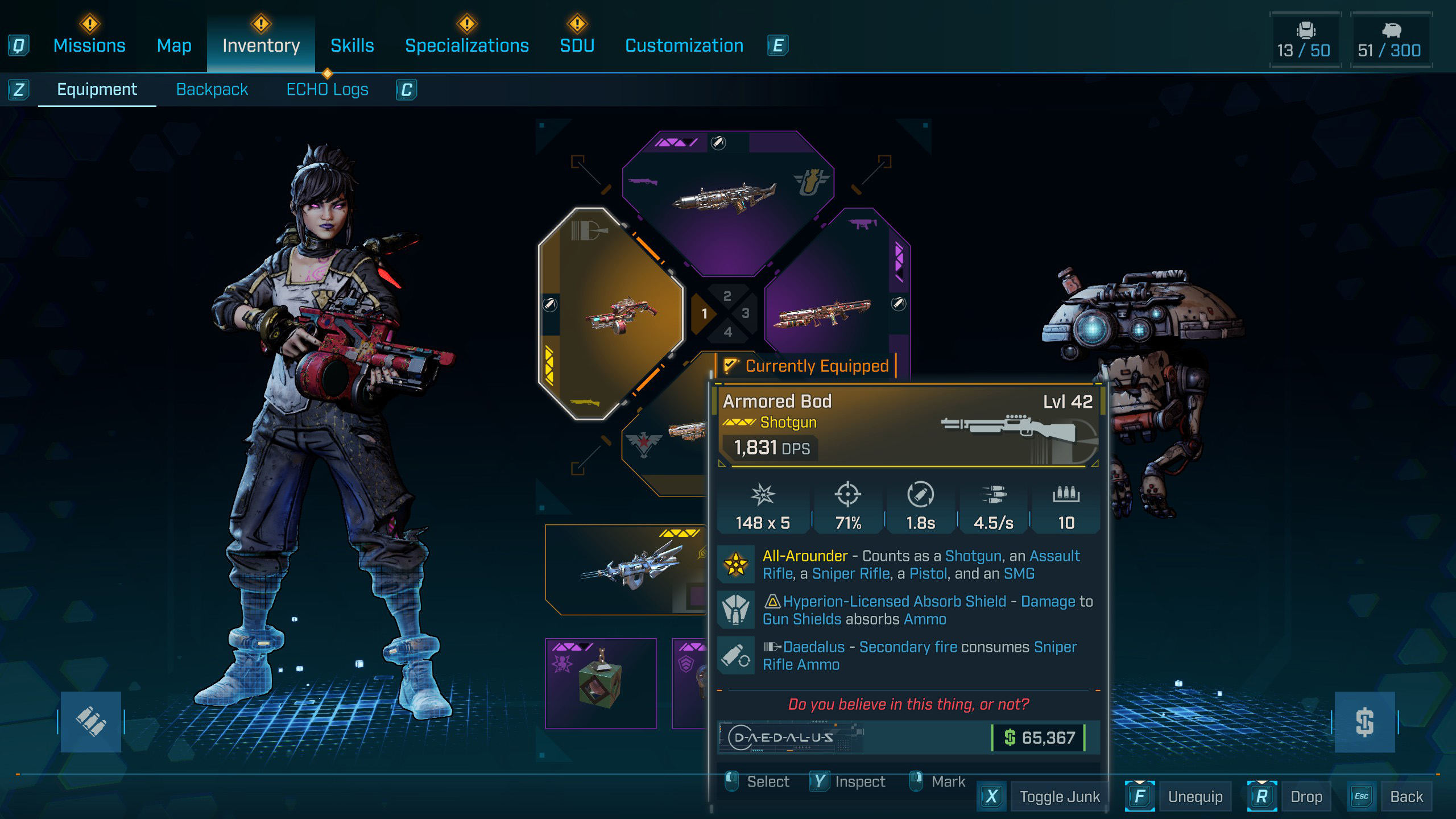The width and height of the screenshot is (1456, 819).
Task: Open the Backpack sub-tab
Action: point(212,89)
